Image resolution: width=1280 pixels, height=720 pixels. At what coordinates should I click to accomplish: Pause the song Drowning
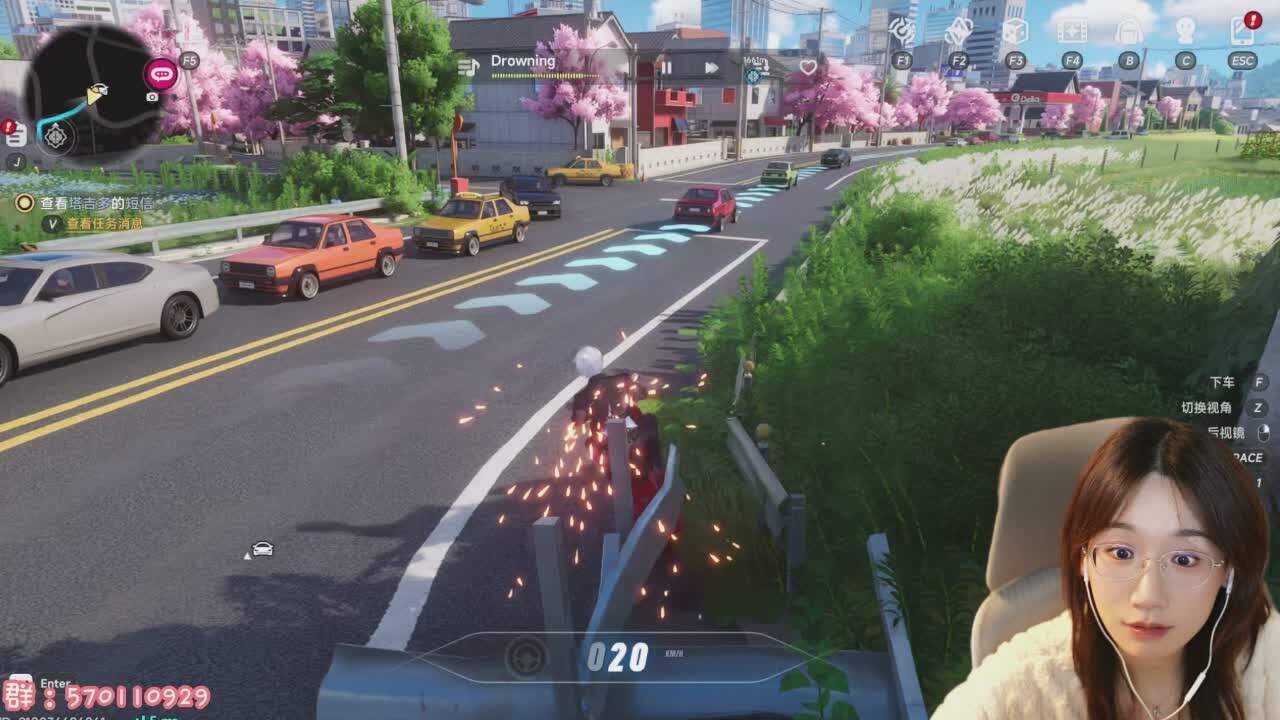pos(665,68)
